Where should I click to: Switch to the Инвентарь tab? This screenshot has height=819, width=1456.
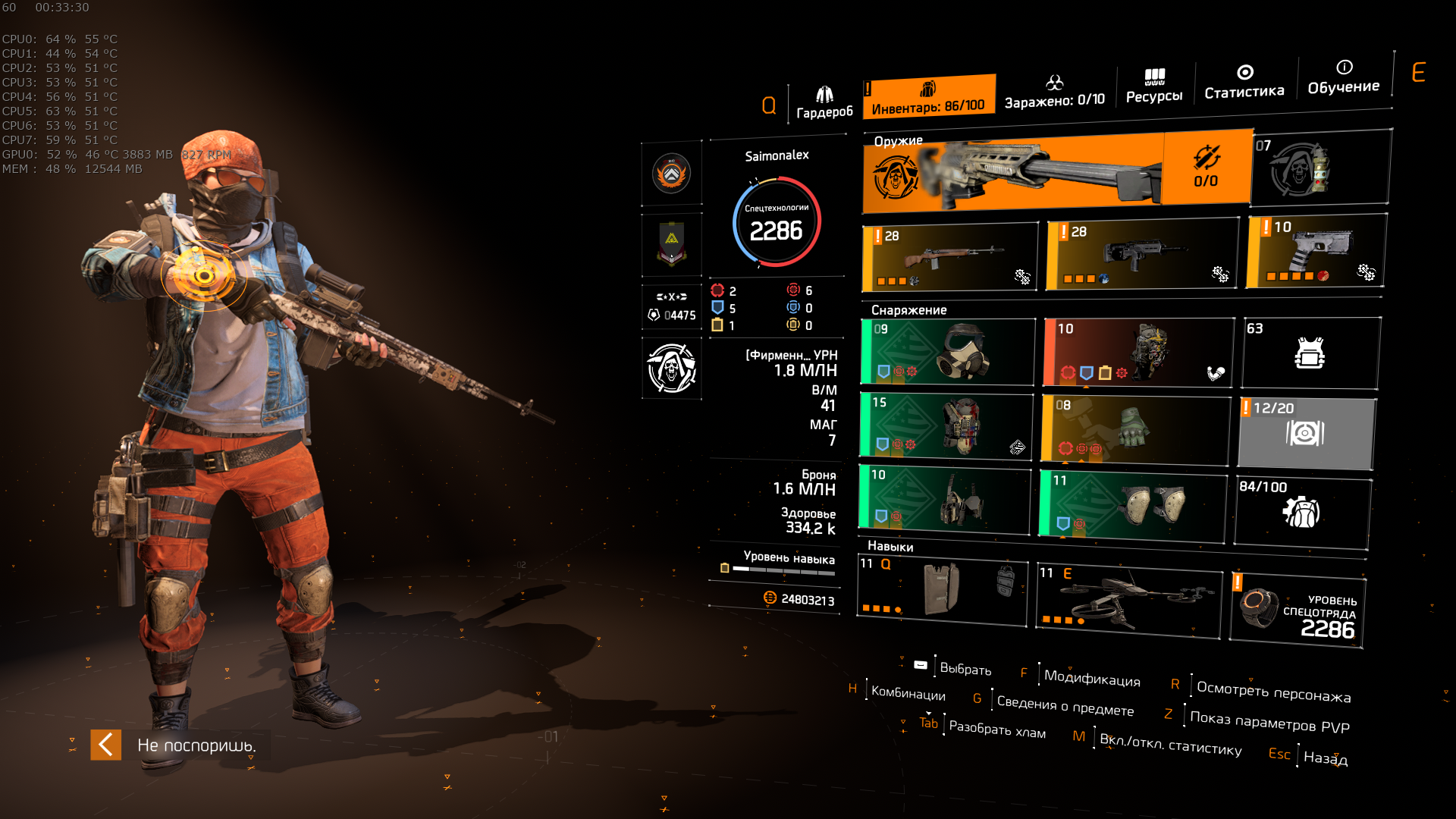click(x=928, y=98)
